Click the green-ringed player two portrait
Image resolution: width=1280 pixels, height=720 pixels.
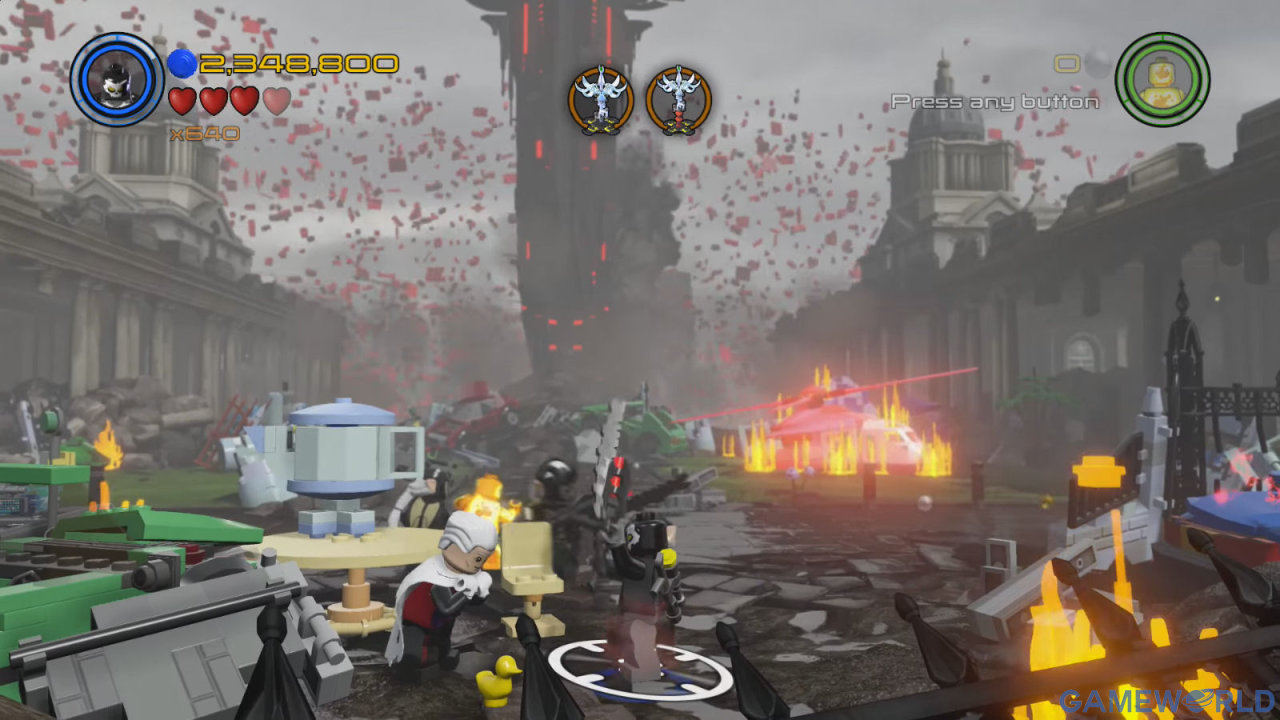tap(1162, 79)
